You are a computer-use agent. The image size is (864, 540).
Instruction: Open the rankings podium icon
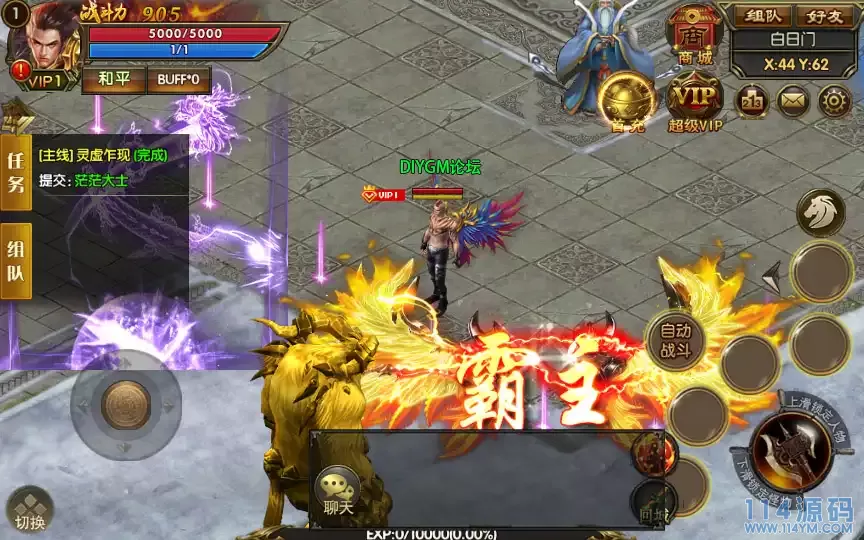751,100
